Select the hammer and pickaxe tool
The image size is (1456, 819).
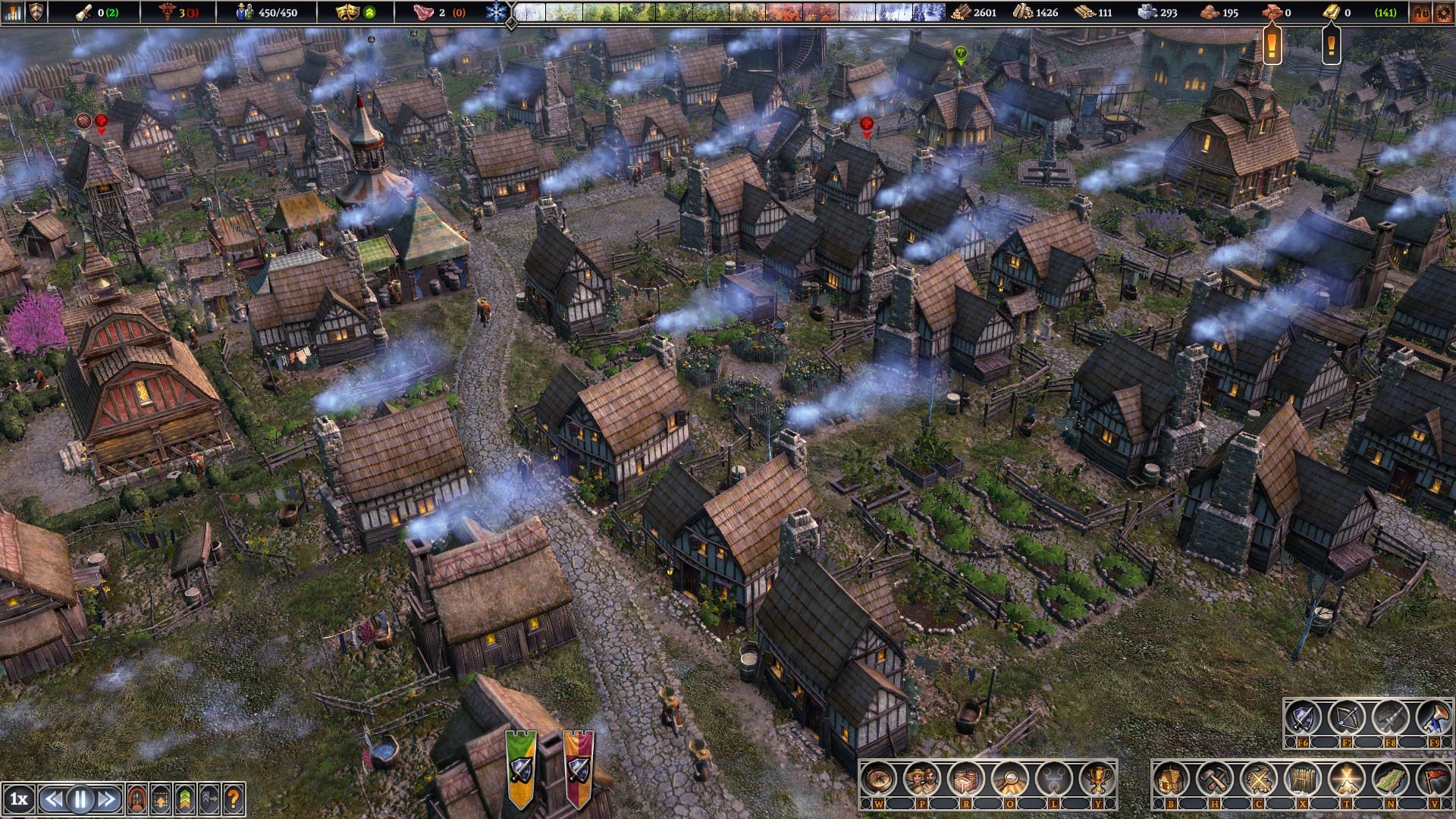1215,779
